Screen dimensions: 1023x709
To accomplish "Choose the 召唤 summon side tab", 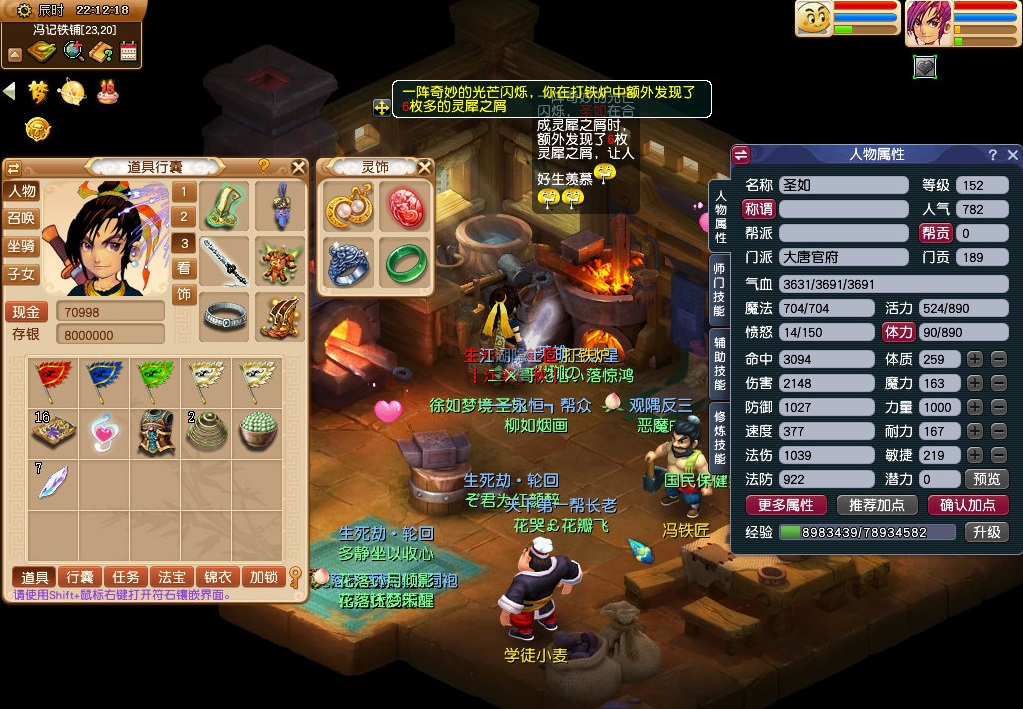I will [x=22, y=218].
